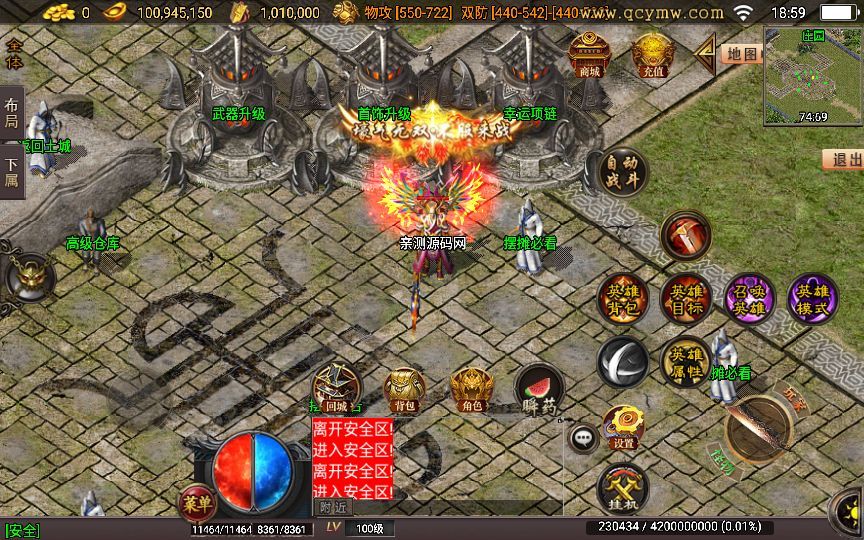Use the 瞬药 watermelon potion
The width and height of the screenshot is (864, 540).
click(x=538, y=389)
